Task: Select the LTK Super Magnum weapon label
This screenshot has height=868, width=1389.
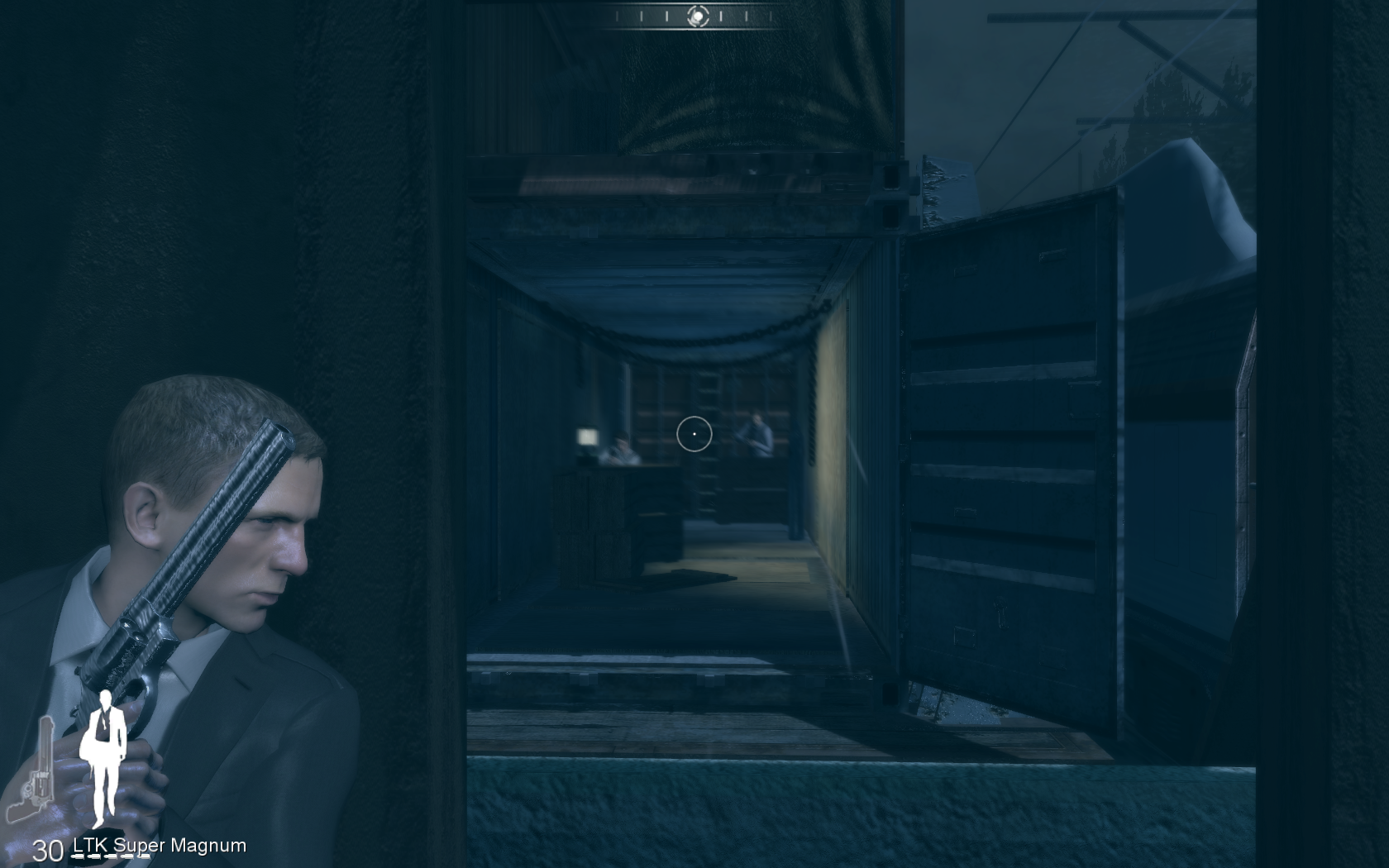Action: (x=160, y=846)
